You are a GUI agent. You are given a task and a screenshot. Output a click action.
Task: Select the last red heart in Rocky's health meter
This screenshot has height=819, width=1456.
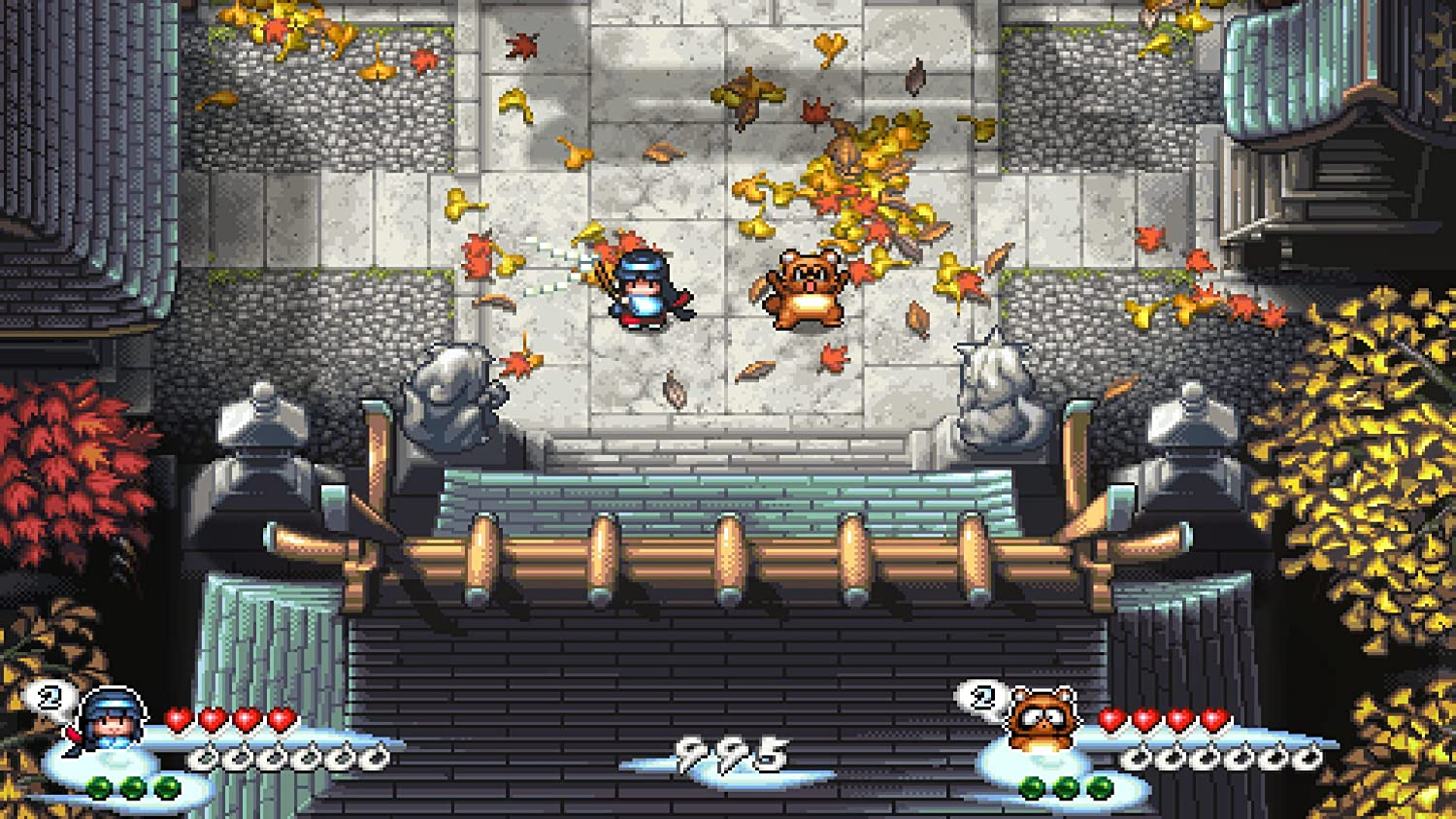pyautogui.click(x=1214, y=720)
